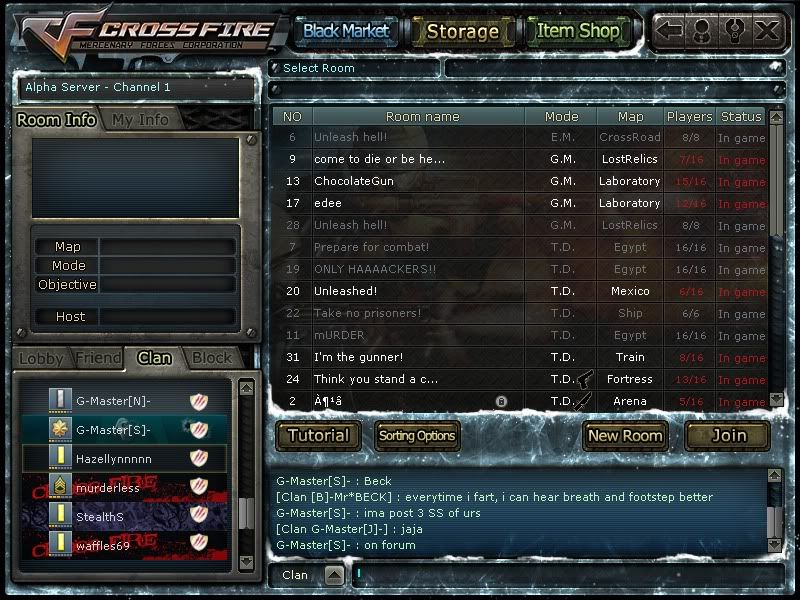Switch to the My Info tab
This screenshot has width=800, height=600.
tap(140, 119)
